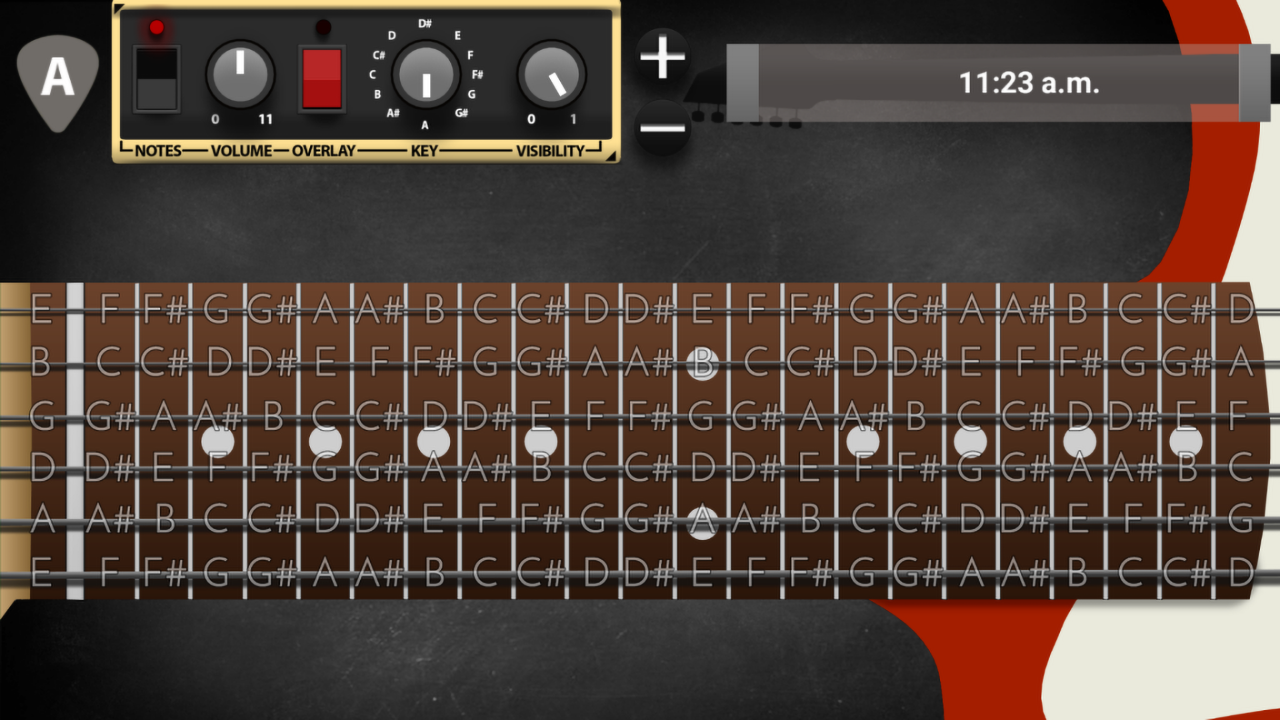Click the Visibility knob
Image resolution: width=1280 pixels, height=720 pixels.
click(552, 77)
